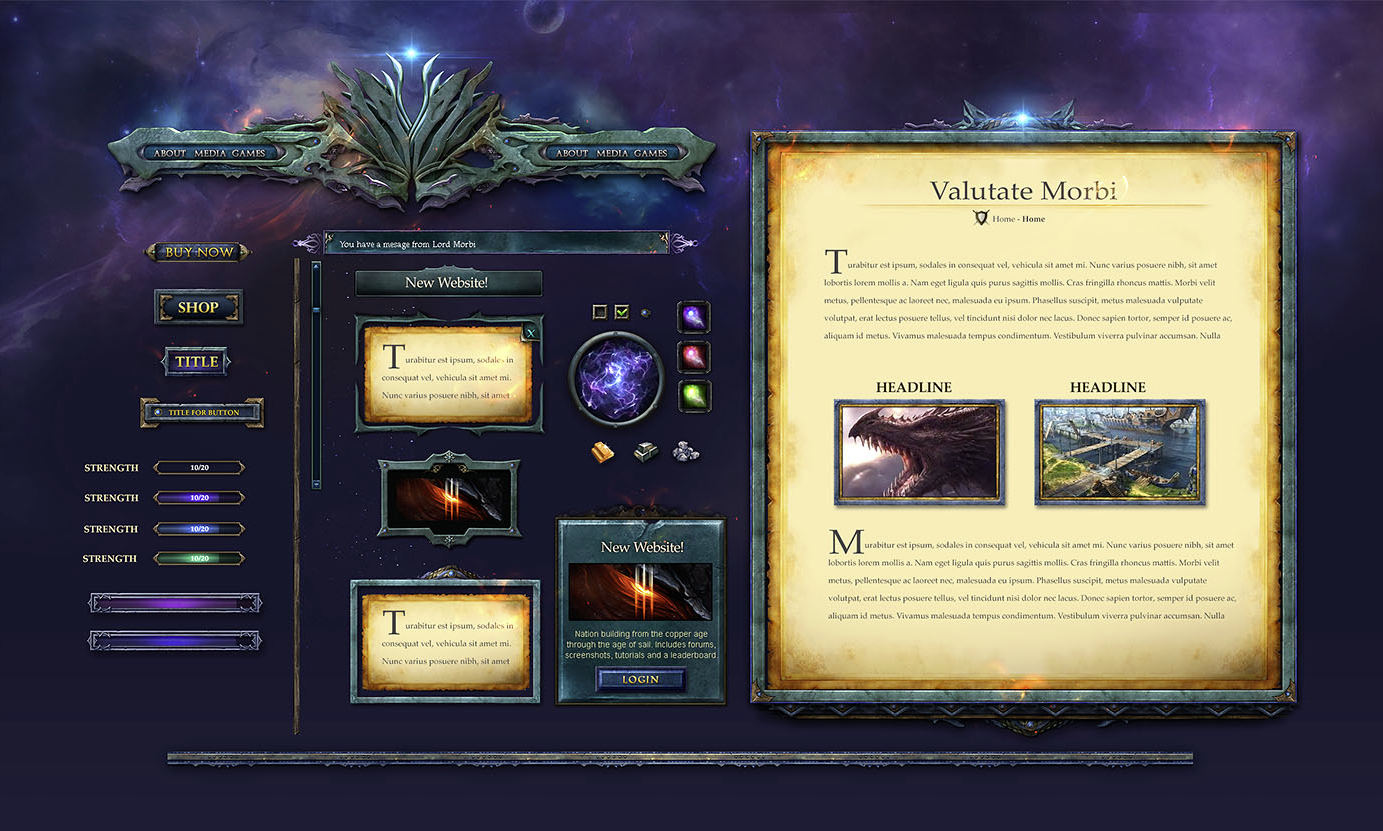Click the large purple lightning orb
This screenshot has width=1383, height=831.
[616, 378]
